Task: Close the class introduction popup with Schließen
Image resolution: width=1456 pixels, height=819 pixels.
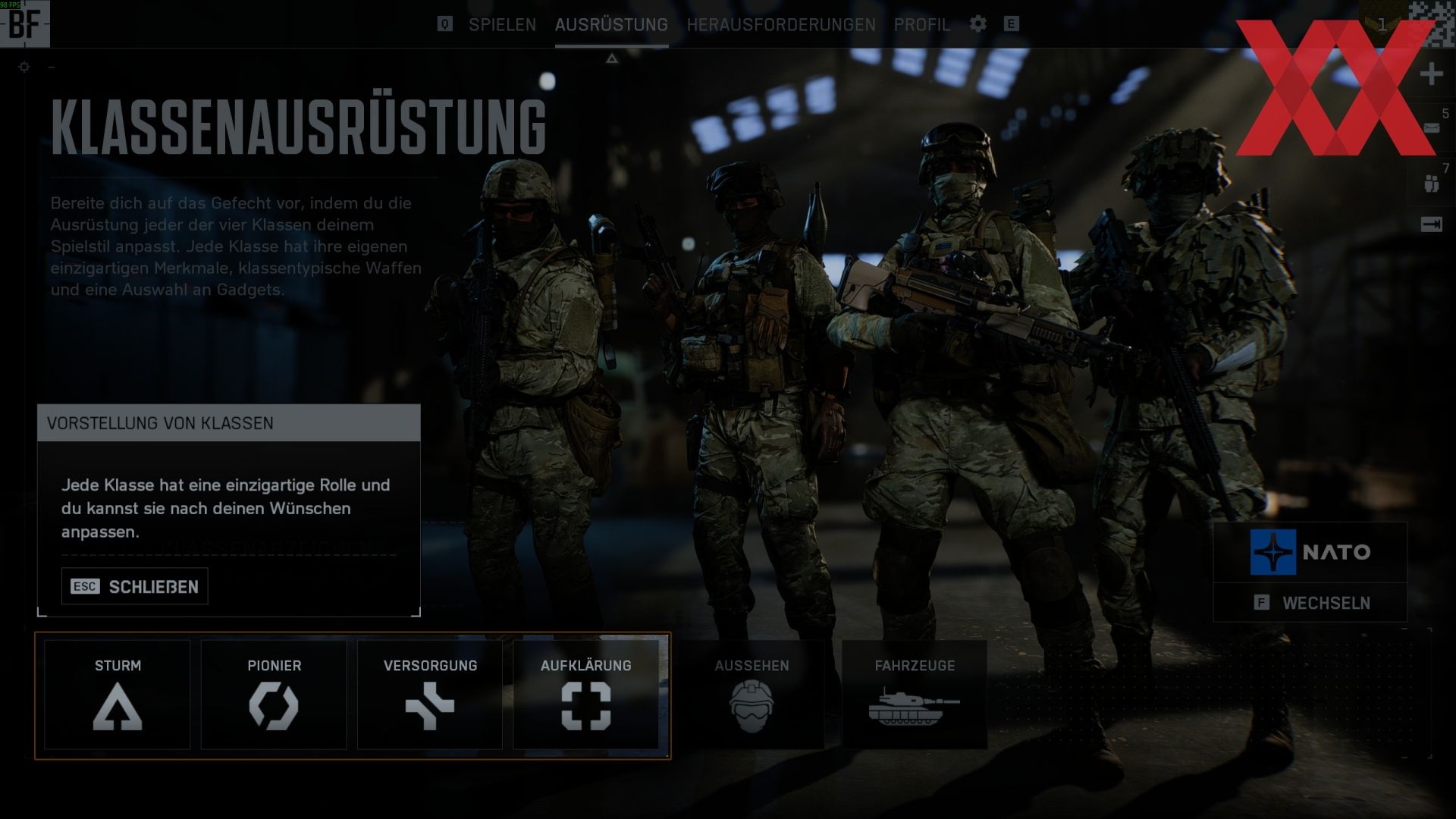Action: pos(135,586)
